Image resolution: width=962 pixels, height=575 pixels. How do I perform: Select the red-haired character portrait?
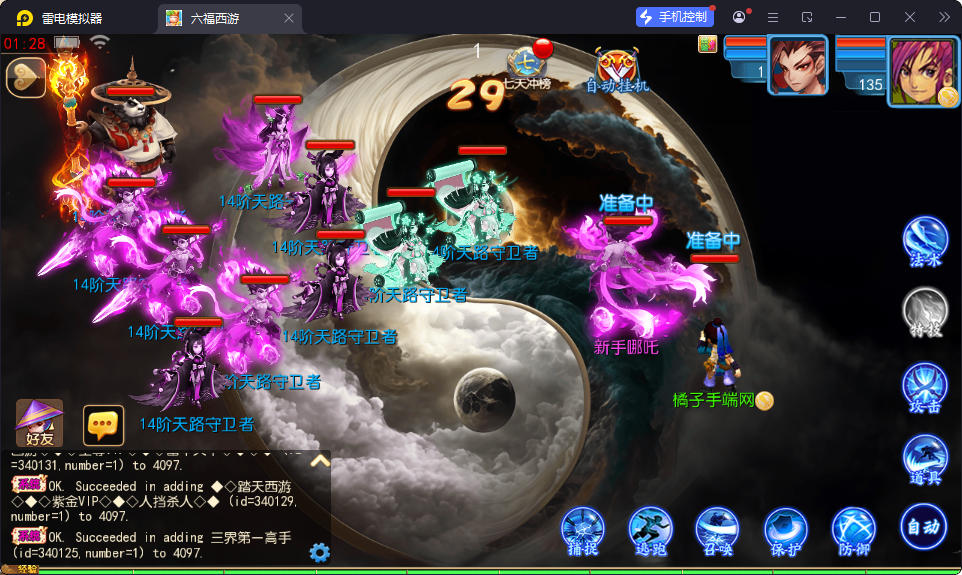coord(797,65)
